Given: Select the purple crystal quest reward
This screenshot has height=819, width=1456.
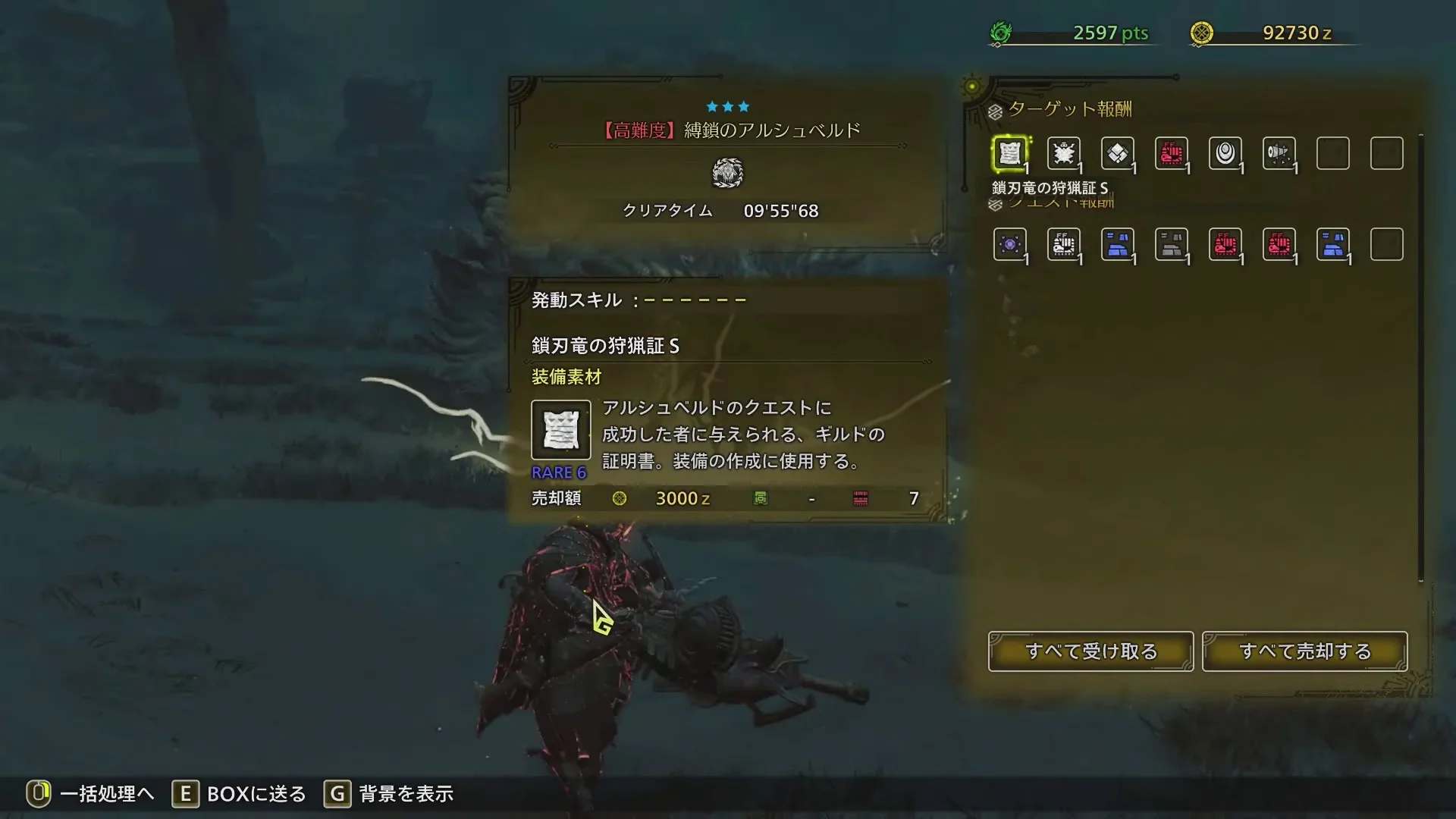Looking at the screenshot, I should (1010, 244).
